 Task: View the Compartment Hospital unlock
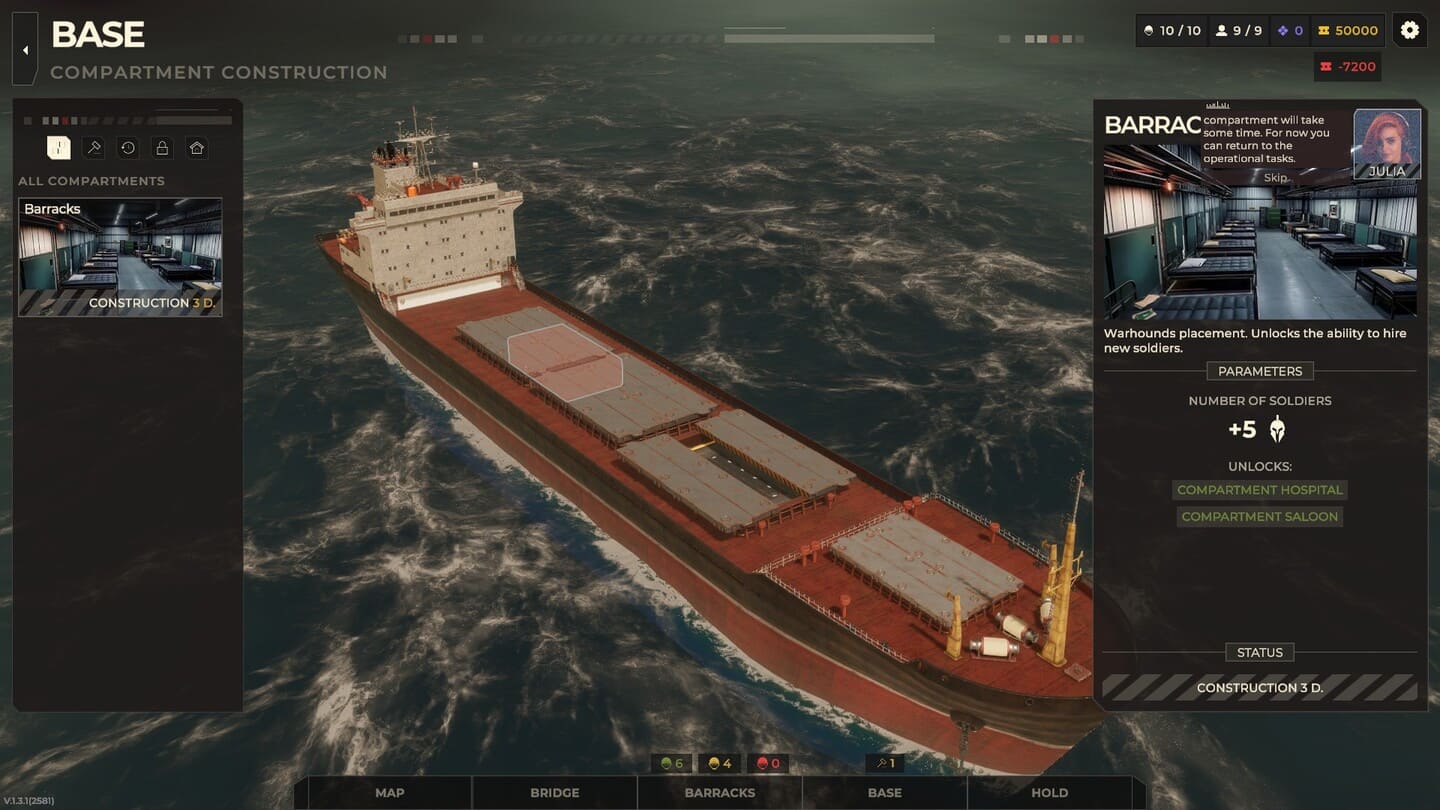pos(1259,490)
